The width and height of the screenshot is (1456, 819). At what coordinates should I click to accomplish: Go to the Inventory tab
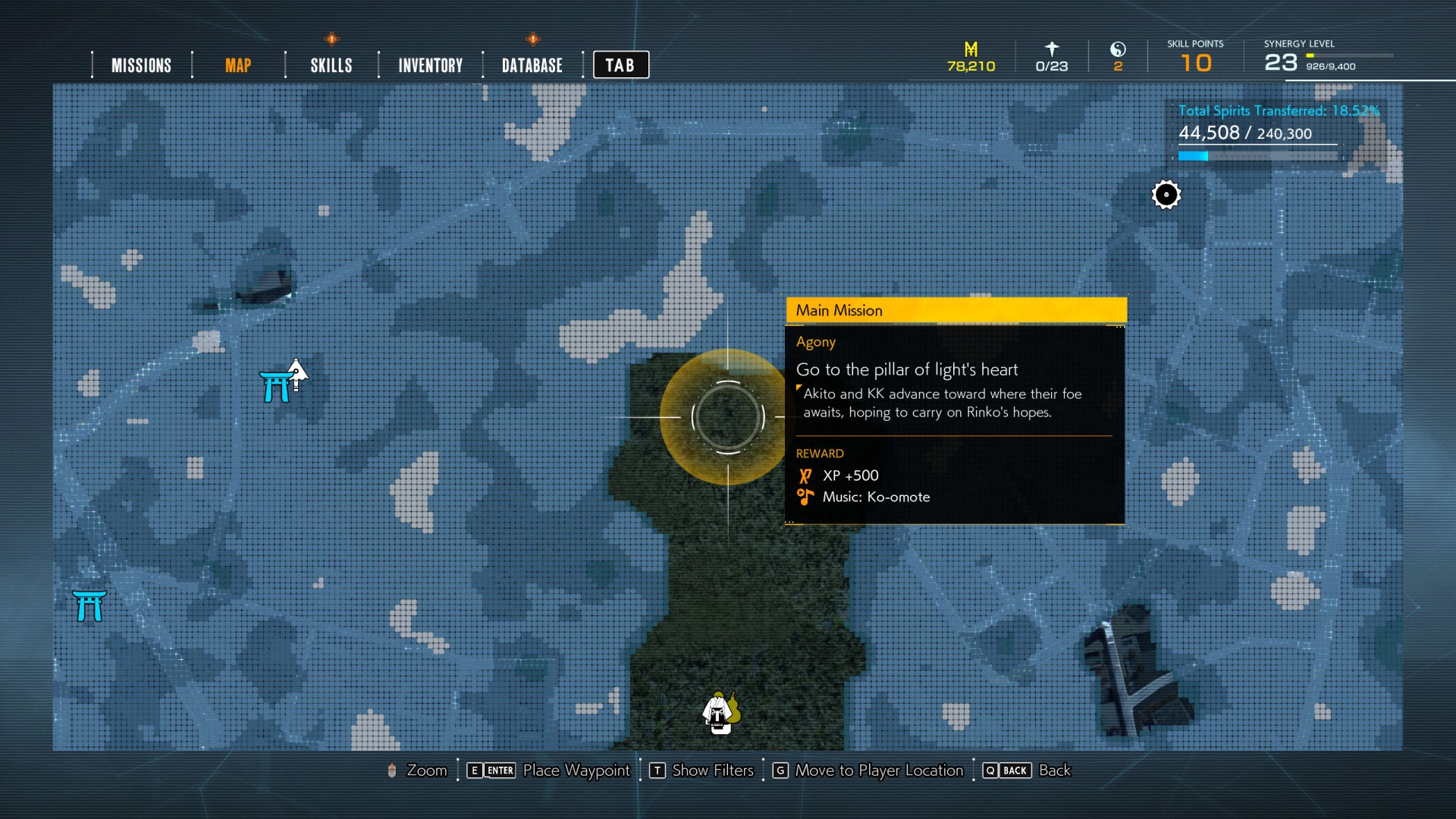tap(430, 65)
